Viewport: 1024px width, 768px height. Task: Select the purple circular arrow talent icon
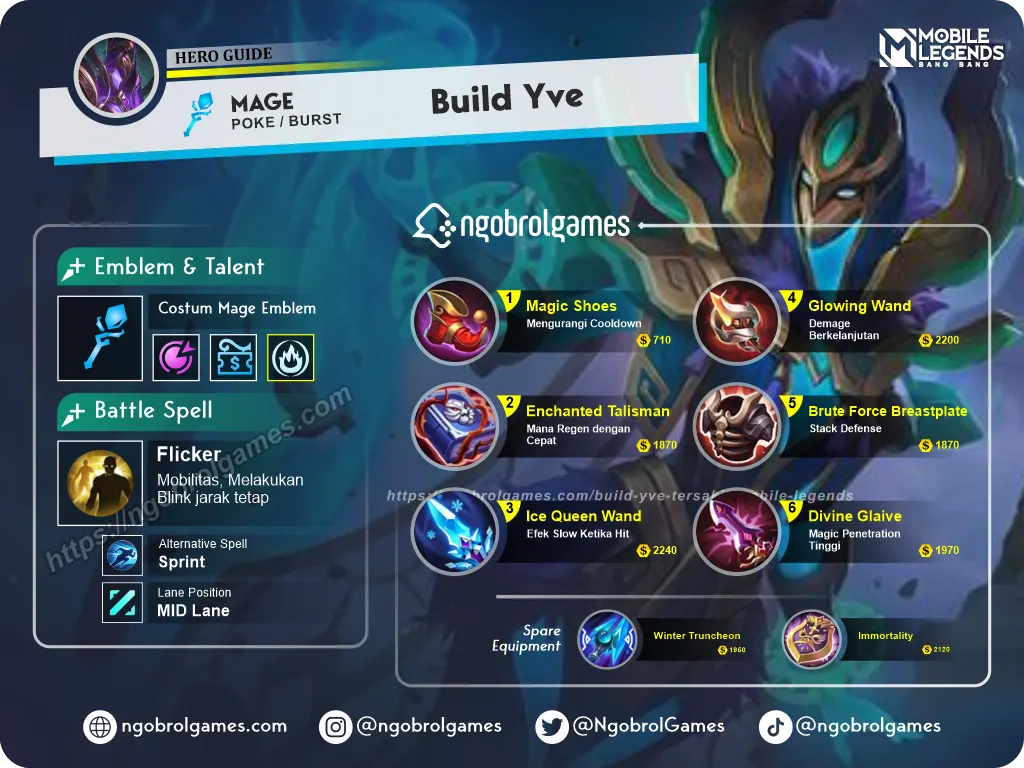click(x=176, y=357)
